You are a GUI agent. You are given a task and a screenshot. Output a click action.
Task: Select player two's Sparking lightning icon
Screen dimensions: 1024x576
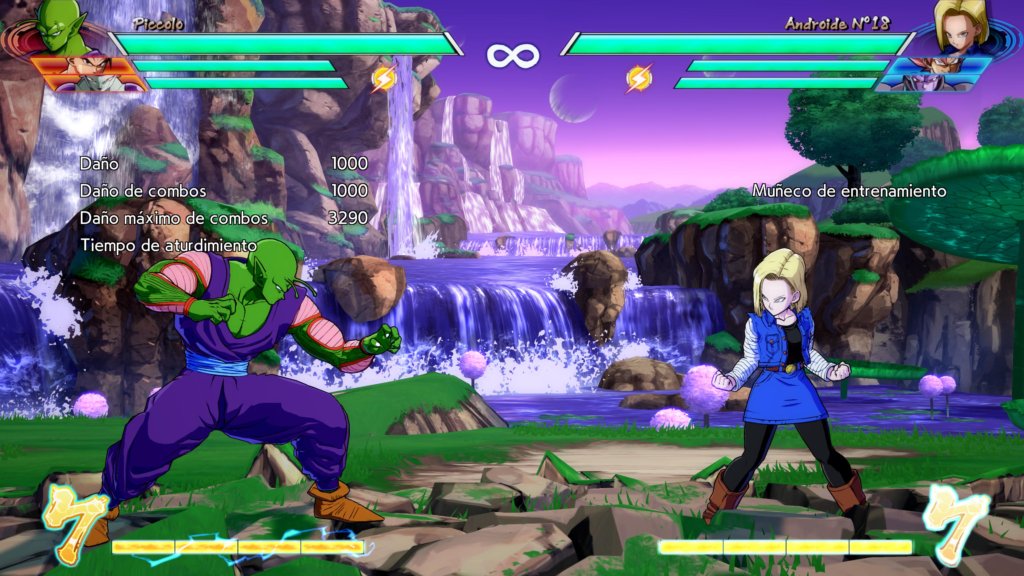[639, 78]
